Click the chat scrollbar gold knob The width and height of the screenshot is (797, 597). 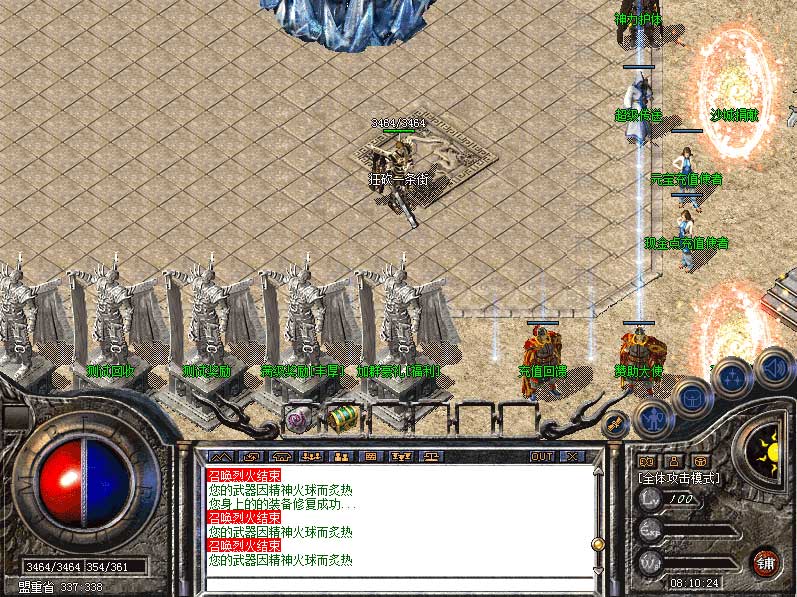[598, 544]
